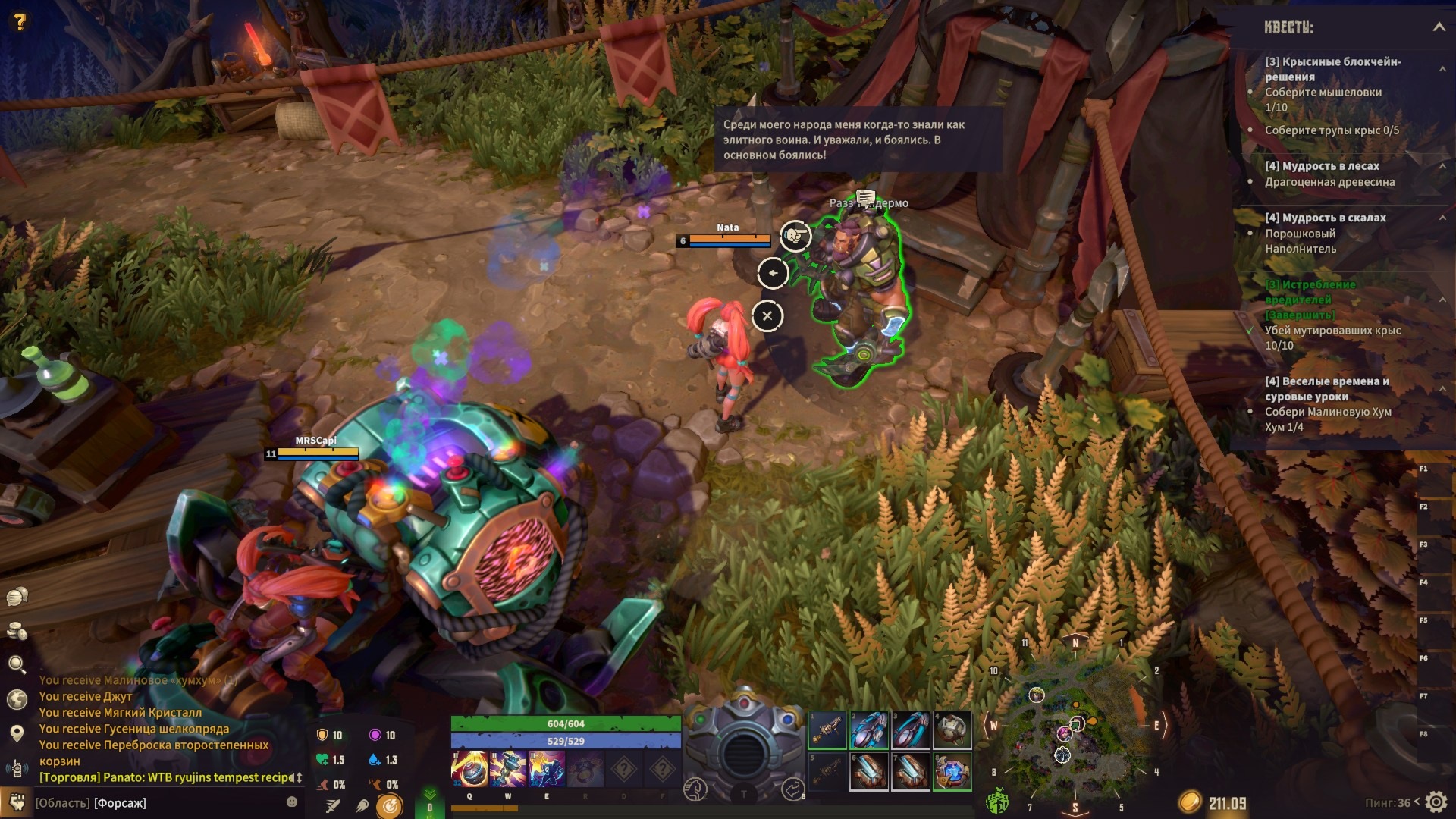
Task: Open the game settings gear
Action: [x=1436, y=802]
